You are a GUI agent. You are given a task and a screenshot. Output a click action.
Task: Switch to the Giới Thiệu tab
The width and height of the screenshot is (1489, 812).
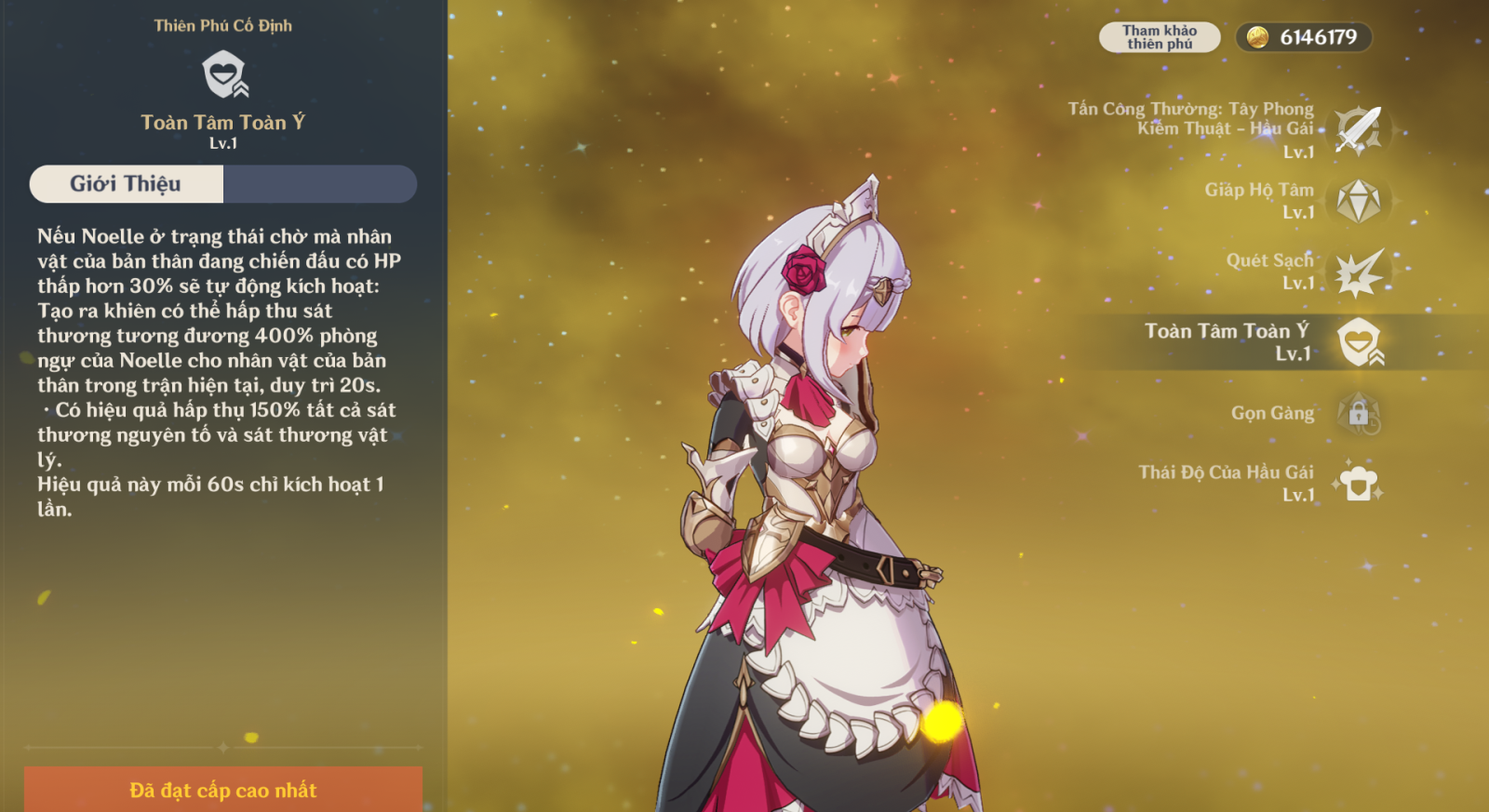pyautogui.click(x=127, y=184)
